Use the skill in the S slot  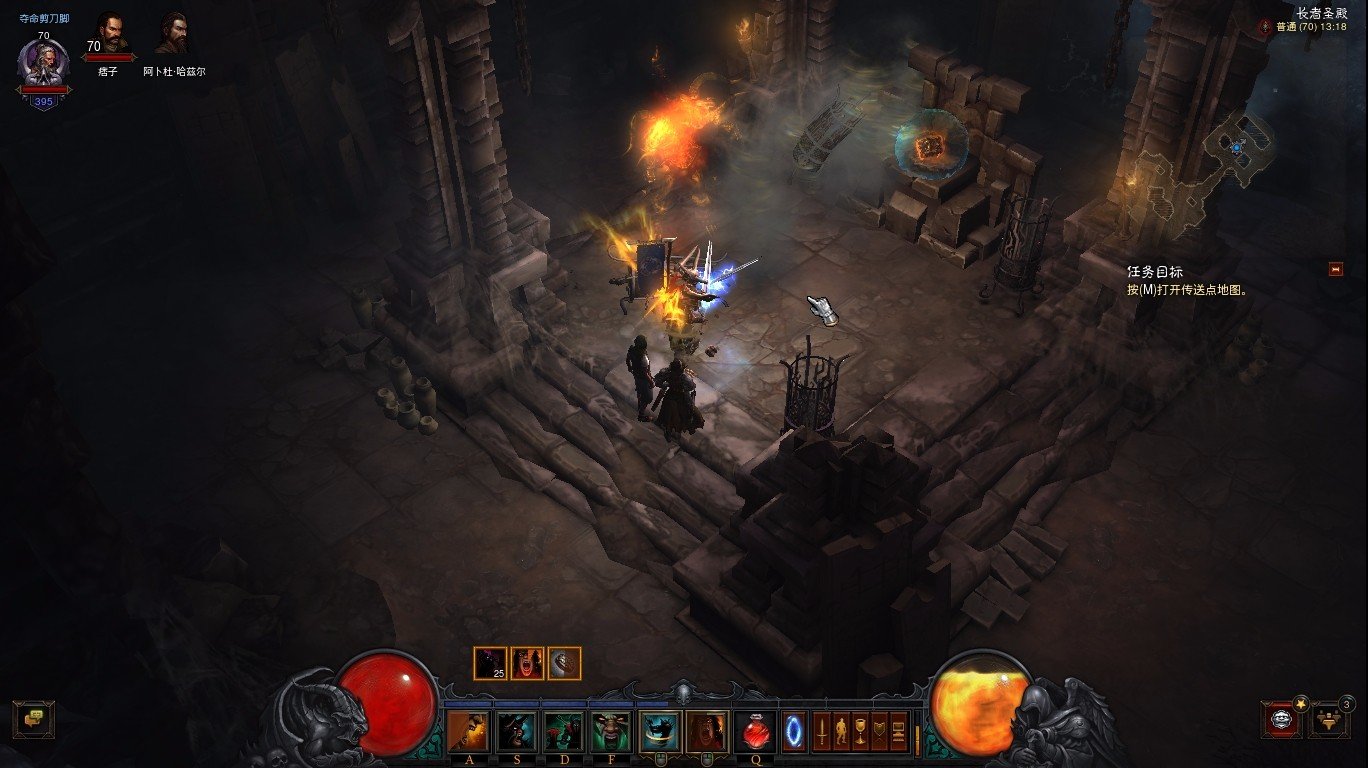(x=516, y=732)
